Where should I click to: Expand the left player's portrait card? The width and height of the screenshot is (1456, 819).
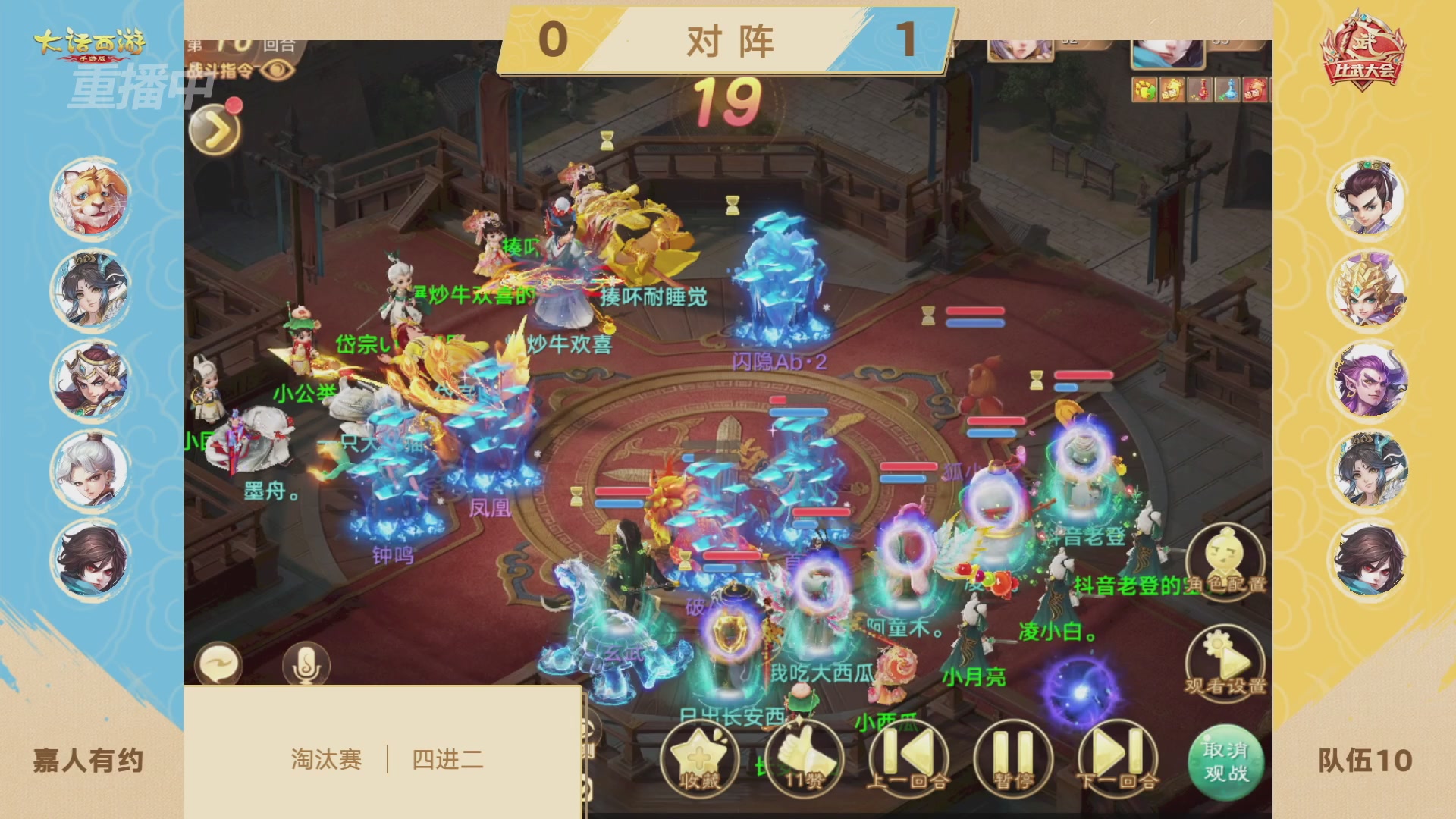[1020, 49]
